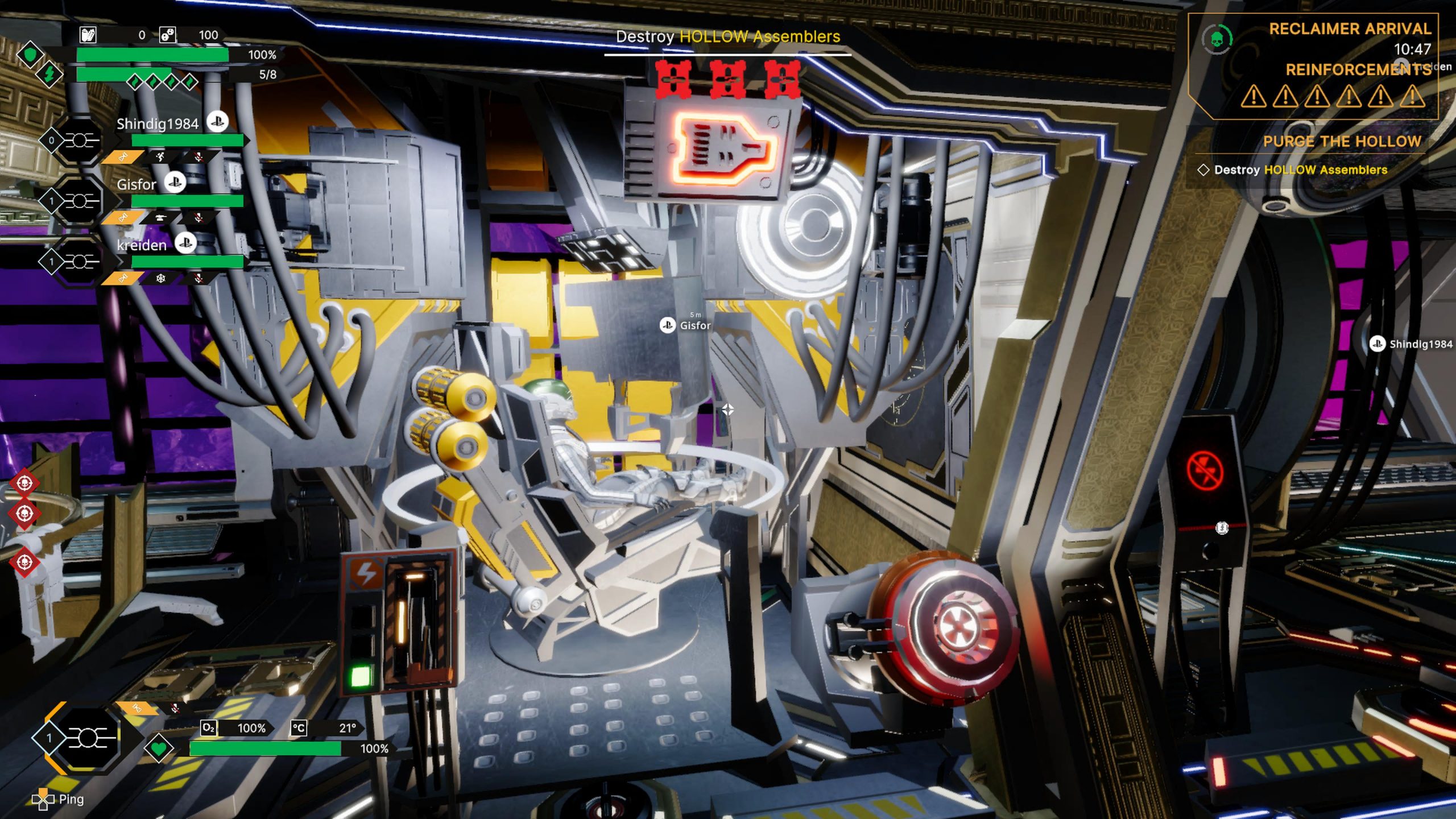Click the green shield icon
This screenshot has width=1456, height=819.
tap(30, 55)
